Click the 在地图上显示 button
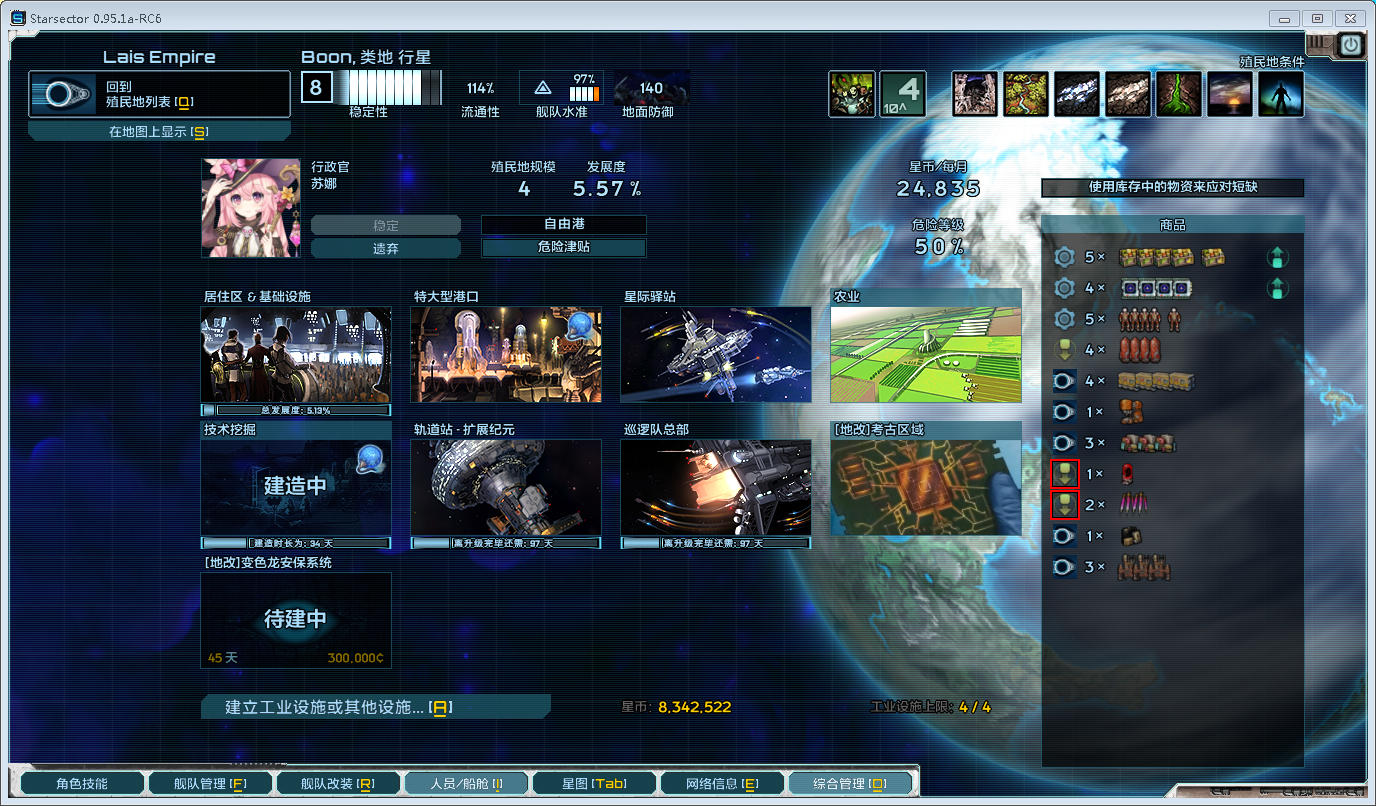1376x806 pixels. [x=159, y=129]
